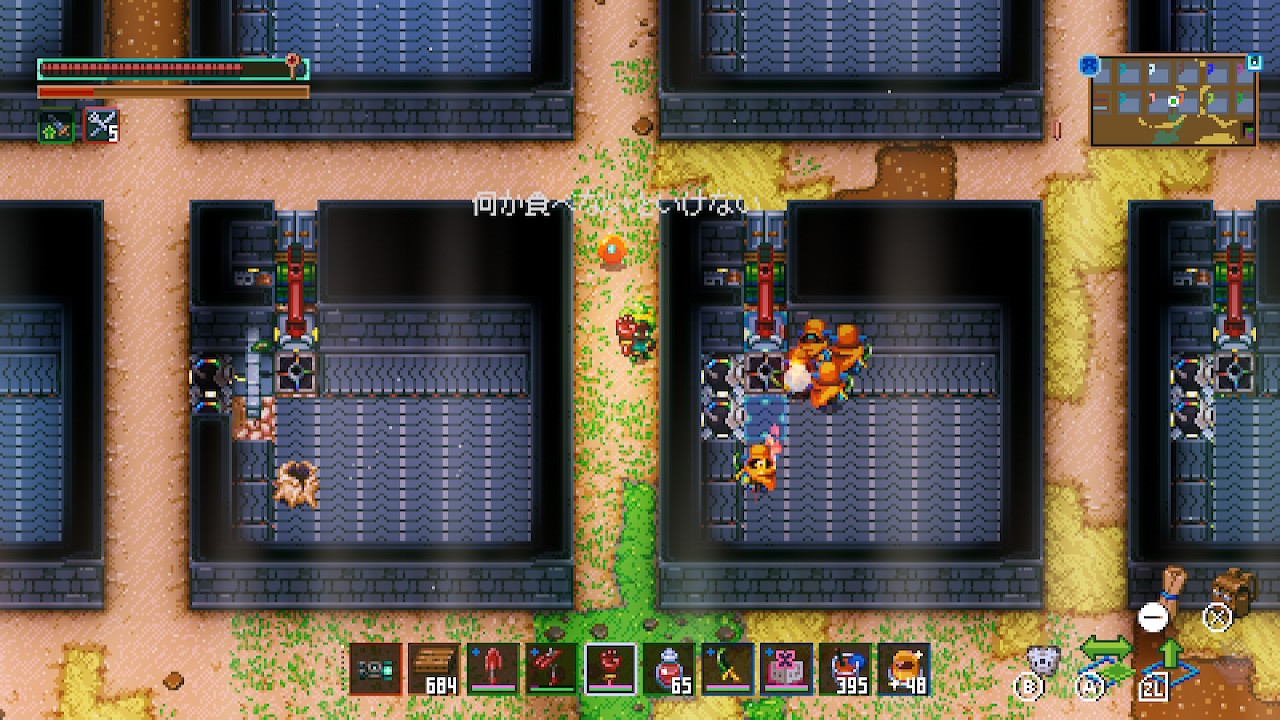Choose the red pickaxe slot

click(552, 669)
